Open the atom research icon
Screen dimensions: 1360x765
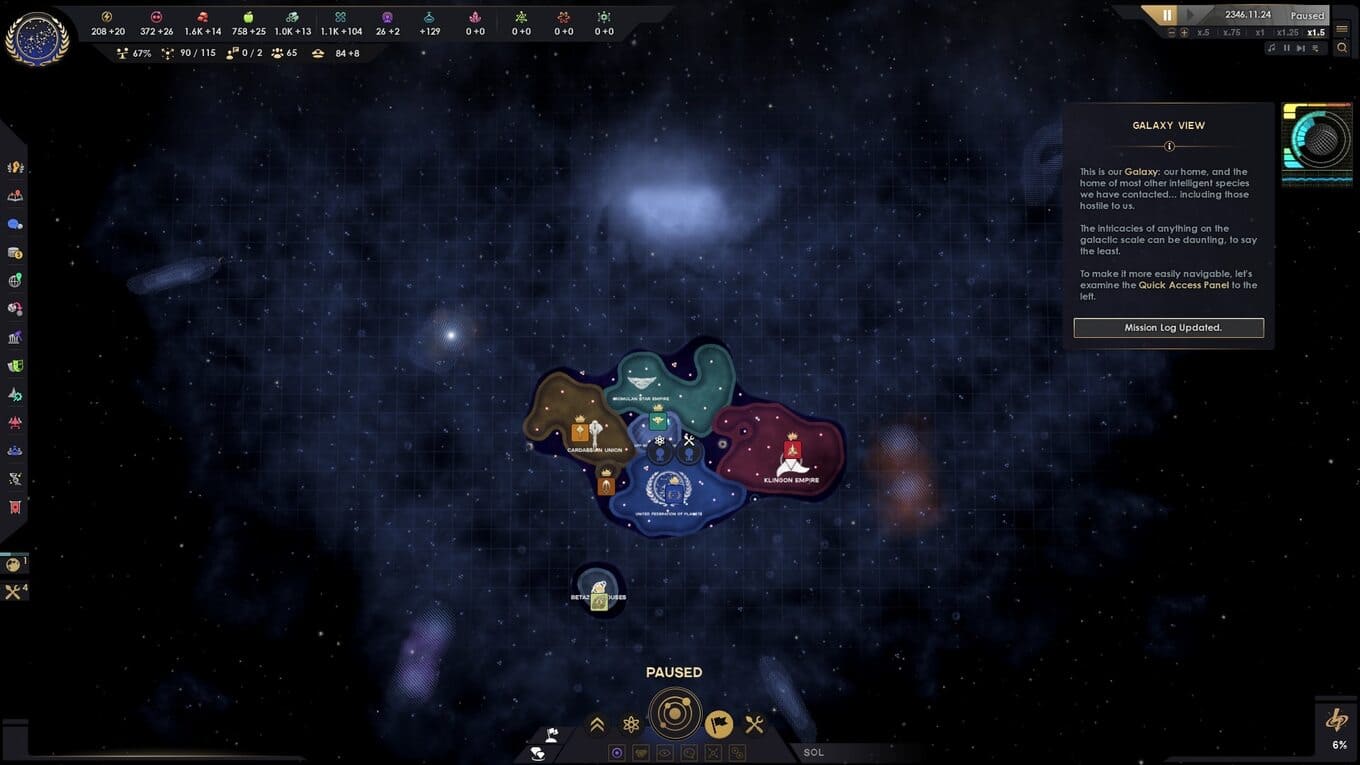coord(631,725)
